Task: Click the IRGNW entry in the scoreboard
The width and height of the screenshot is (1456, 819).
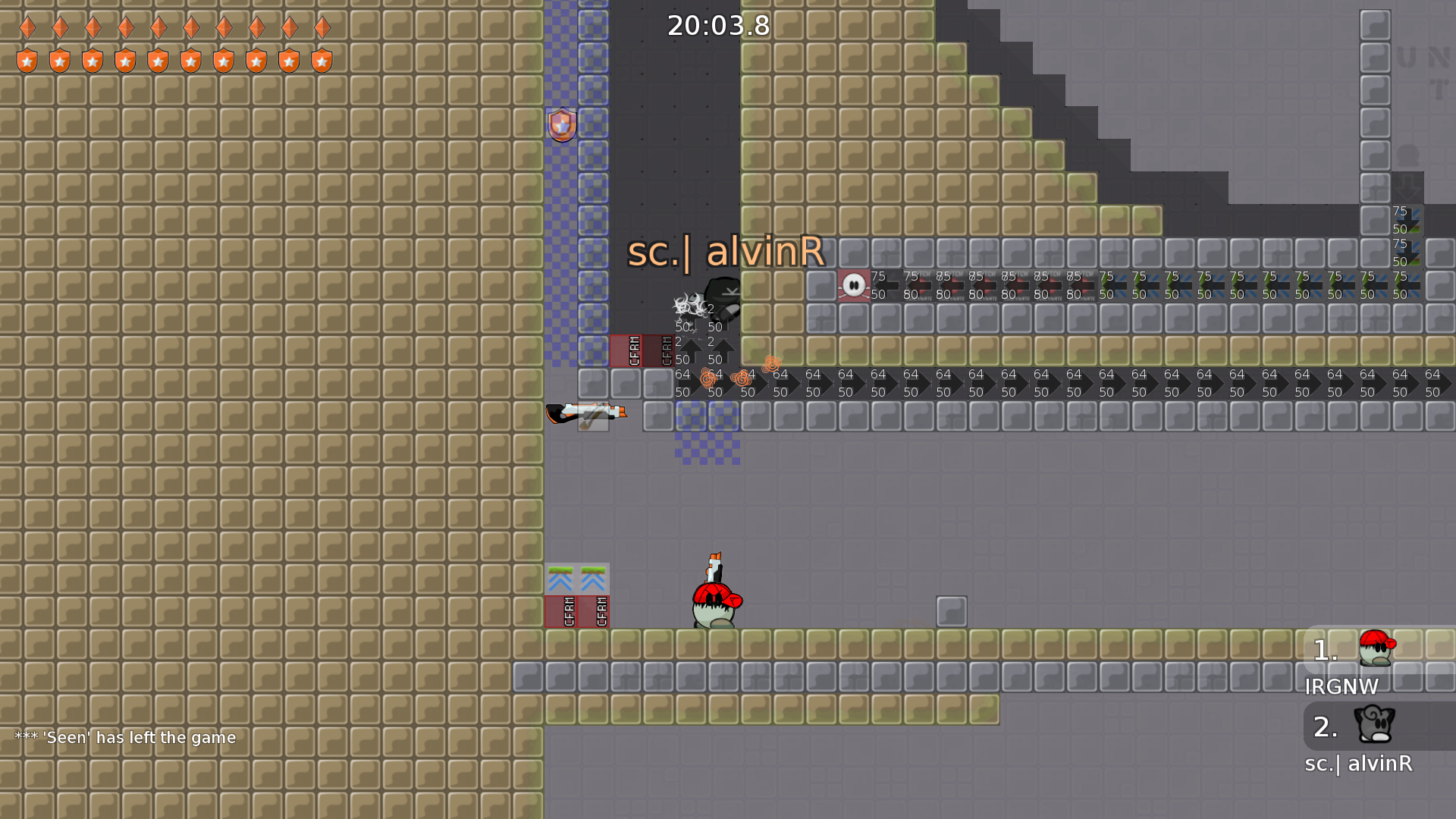Action: [x=1342, y=687]
